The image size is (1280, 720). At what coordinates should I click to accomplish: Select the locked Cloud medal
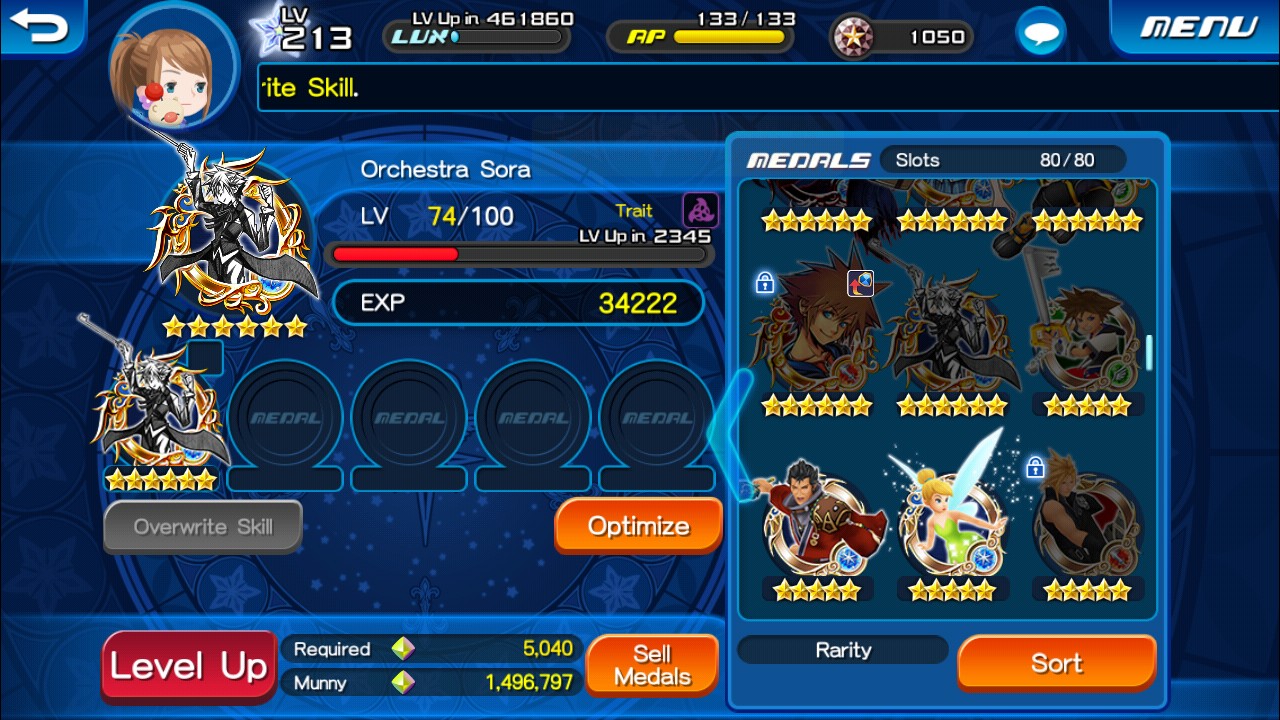tap(1087, 522)
